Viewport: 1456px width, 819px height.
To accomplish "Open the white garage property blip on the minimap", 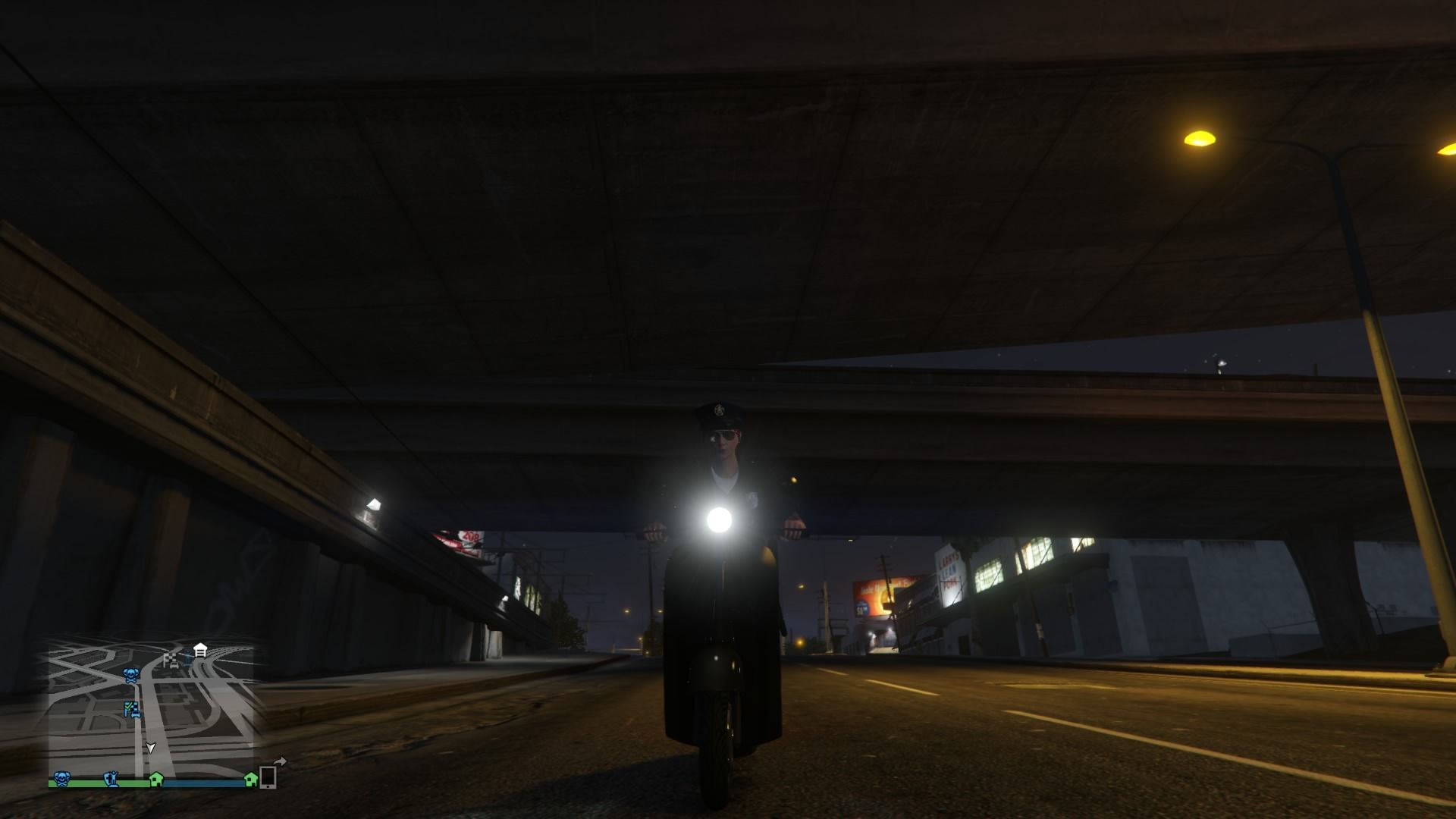I will tap(199, 649).
